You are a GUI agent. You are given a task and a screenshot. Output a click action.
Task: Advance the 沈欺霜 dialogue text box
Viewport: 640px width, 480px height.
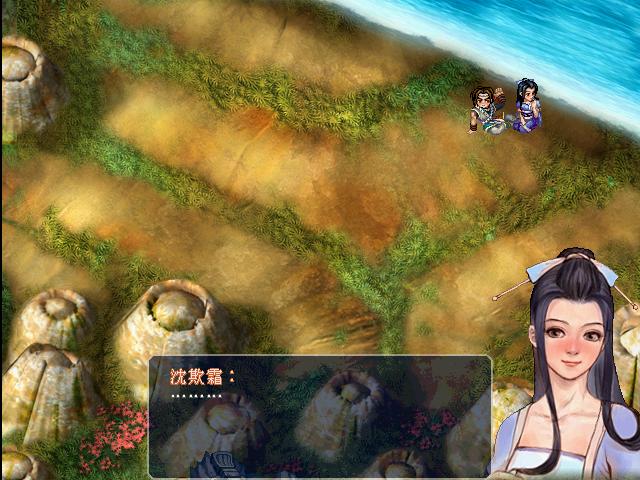320,416
